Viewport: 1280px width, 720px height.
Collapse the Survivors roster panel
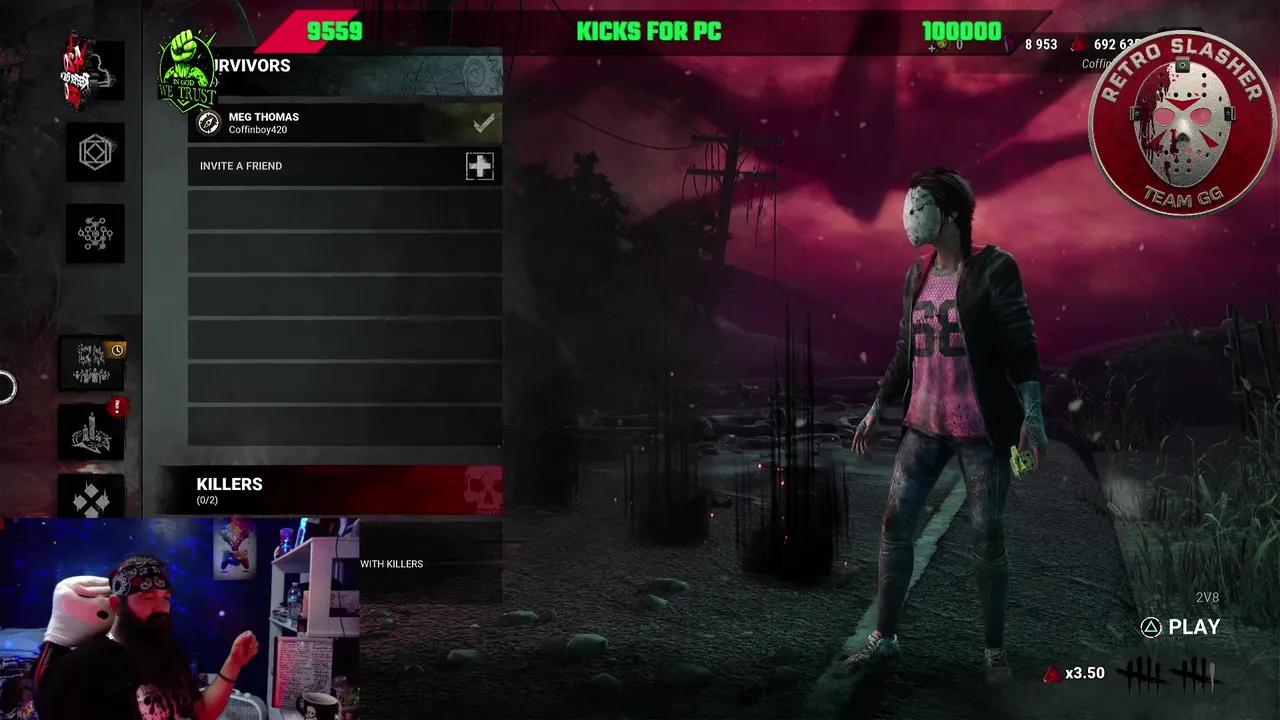pos(250,66)
